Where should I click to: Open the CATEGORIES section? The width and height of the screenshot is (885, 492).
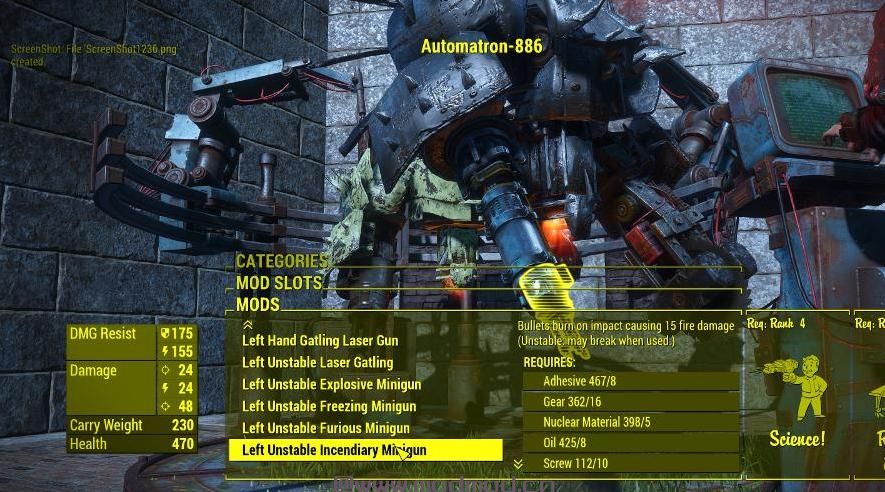pos(282,262)
